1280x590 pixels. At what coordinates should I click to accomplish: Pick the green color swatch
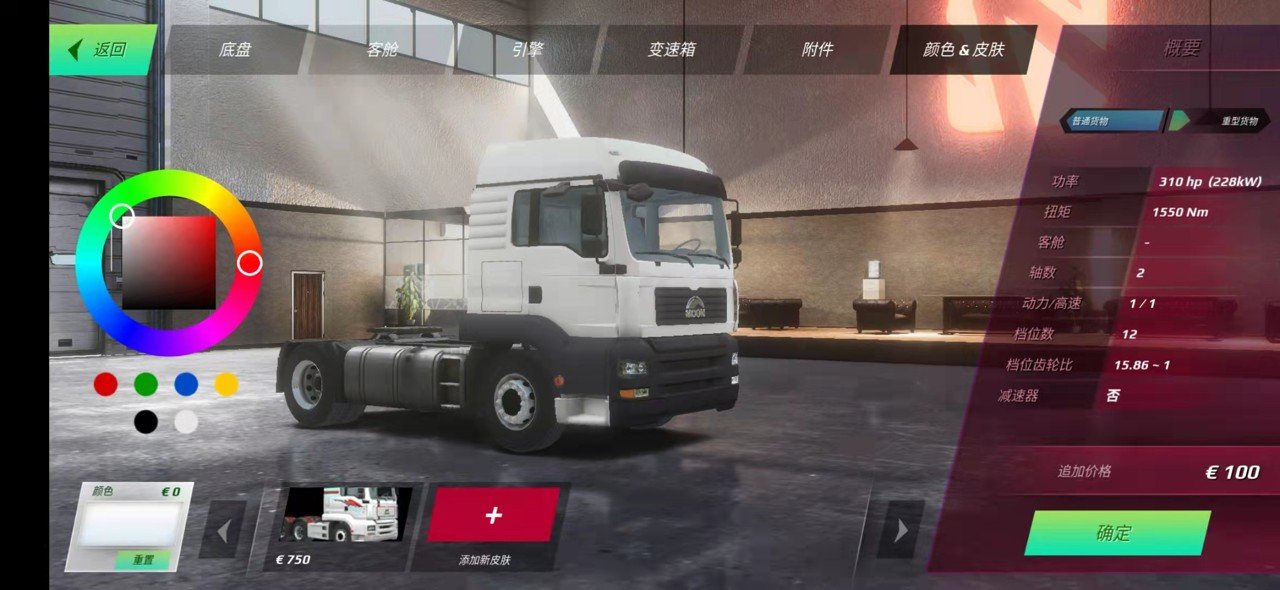point(146,384)
